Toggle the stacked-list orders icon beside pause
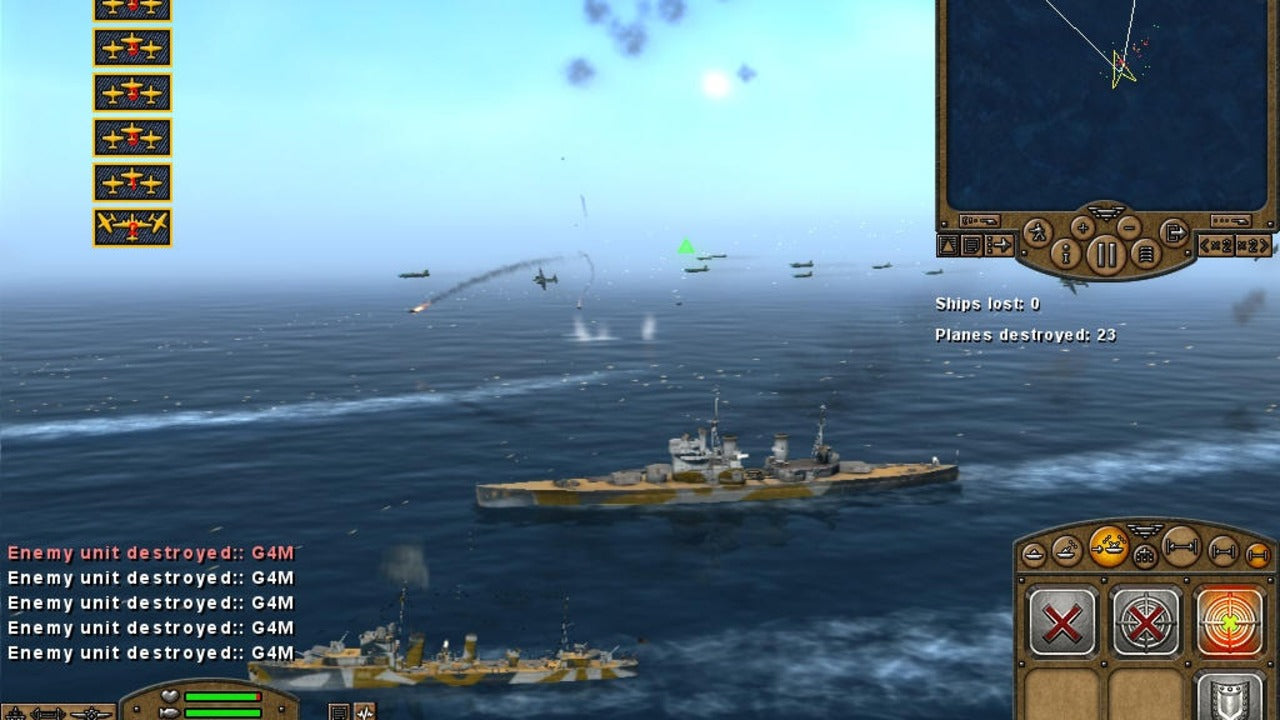This screenshot has height=720, width=1280. coord(1147,253)
